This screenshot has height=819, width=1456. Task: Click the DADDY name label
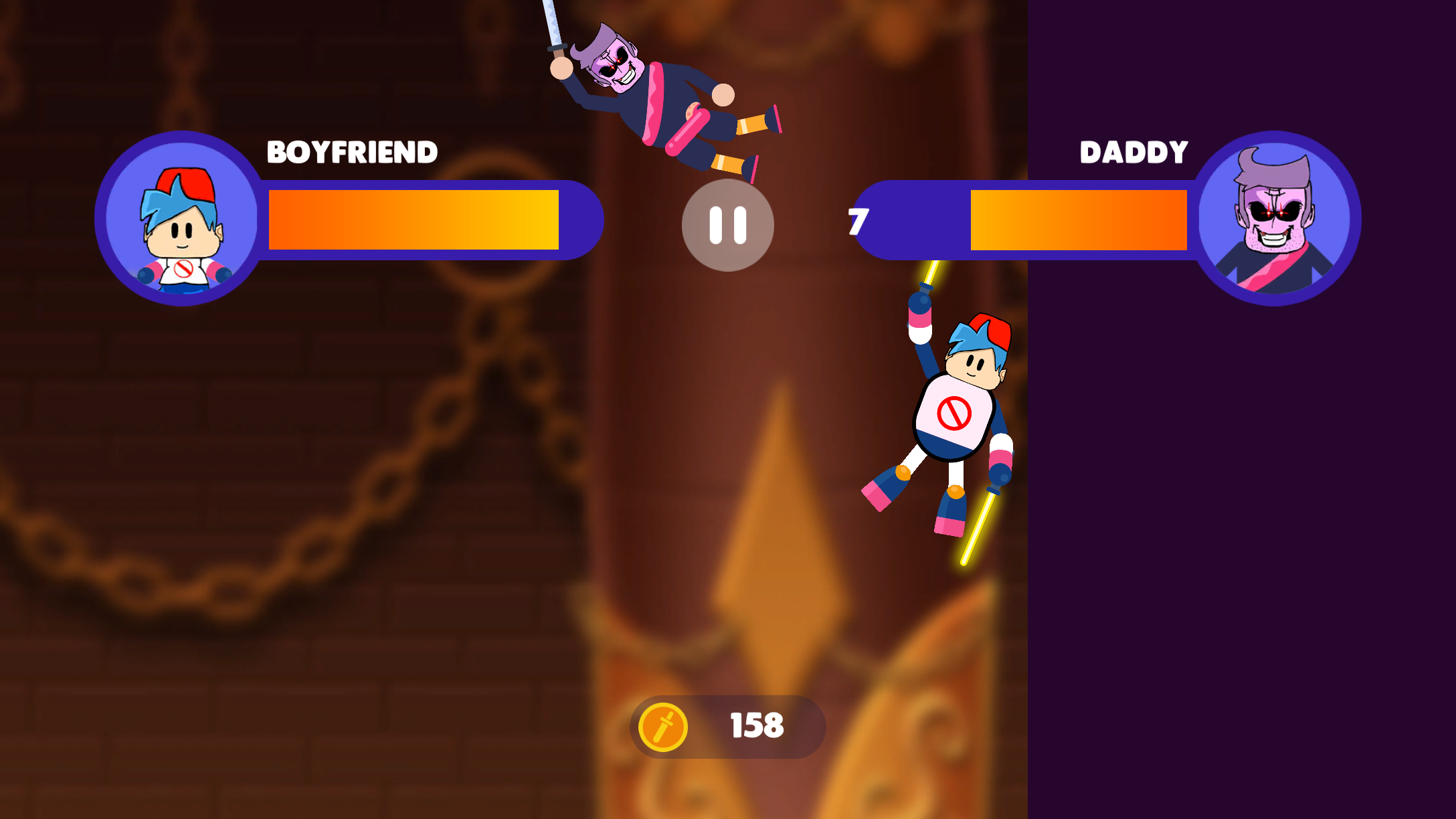tap(1133, 153)
